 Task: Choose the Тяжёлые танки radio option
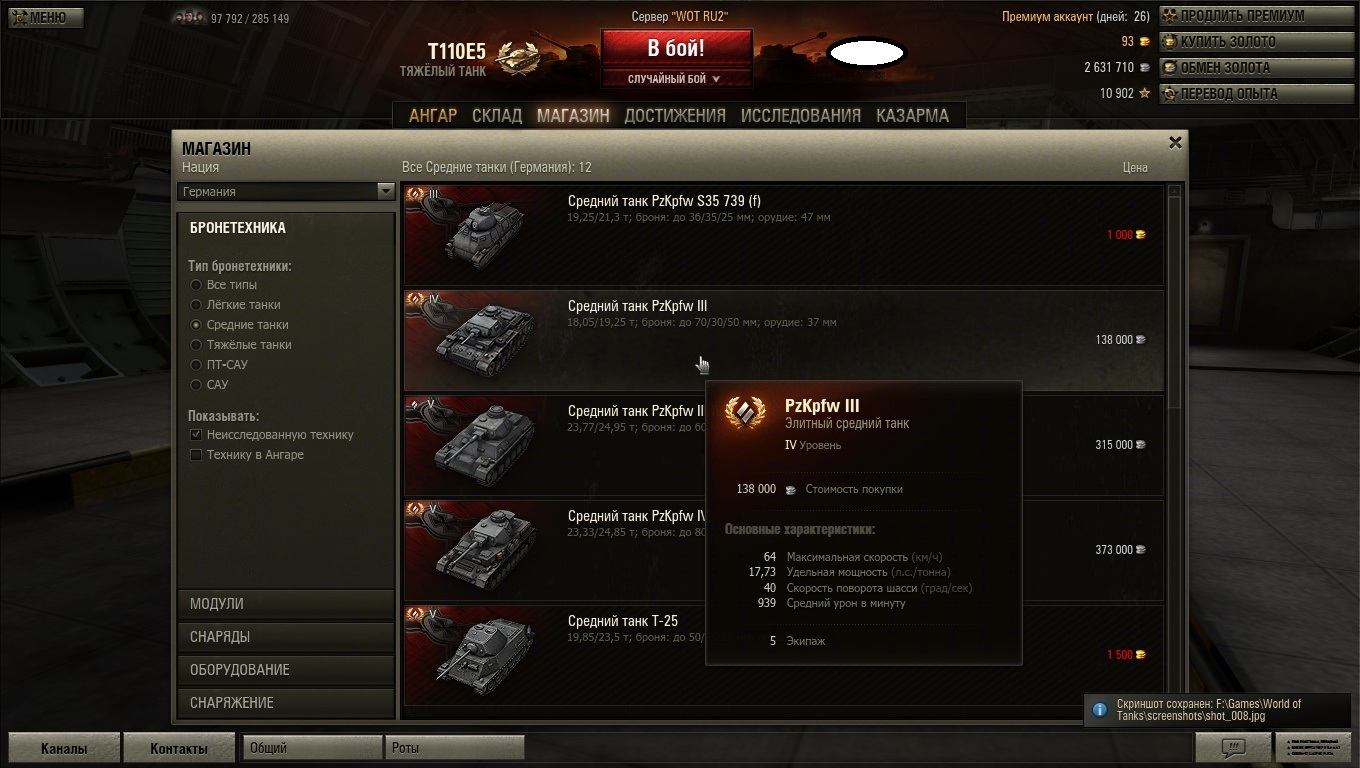click(x=197, y=345)
